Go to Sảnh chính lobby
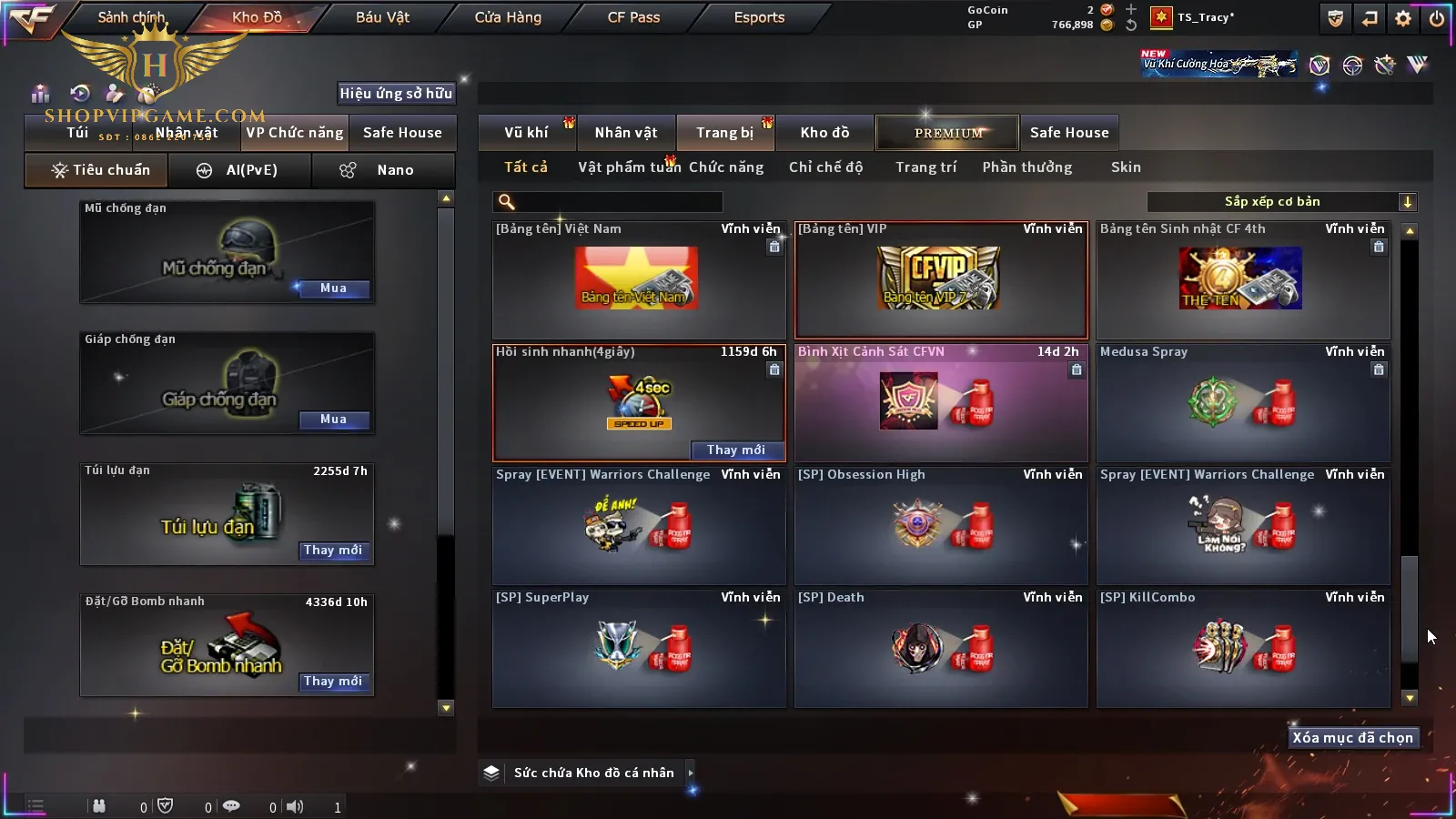This screenshot has height=819, width=1456. 131,17
